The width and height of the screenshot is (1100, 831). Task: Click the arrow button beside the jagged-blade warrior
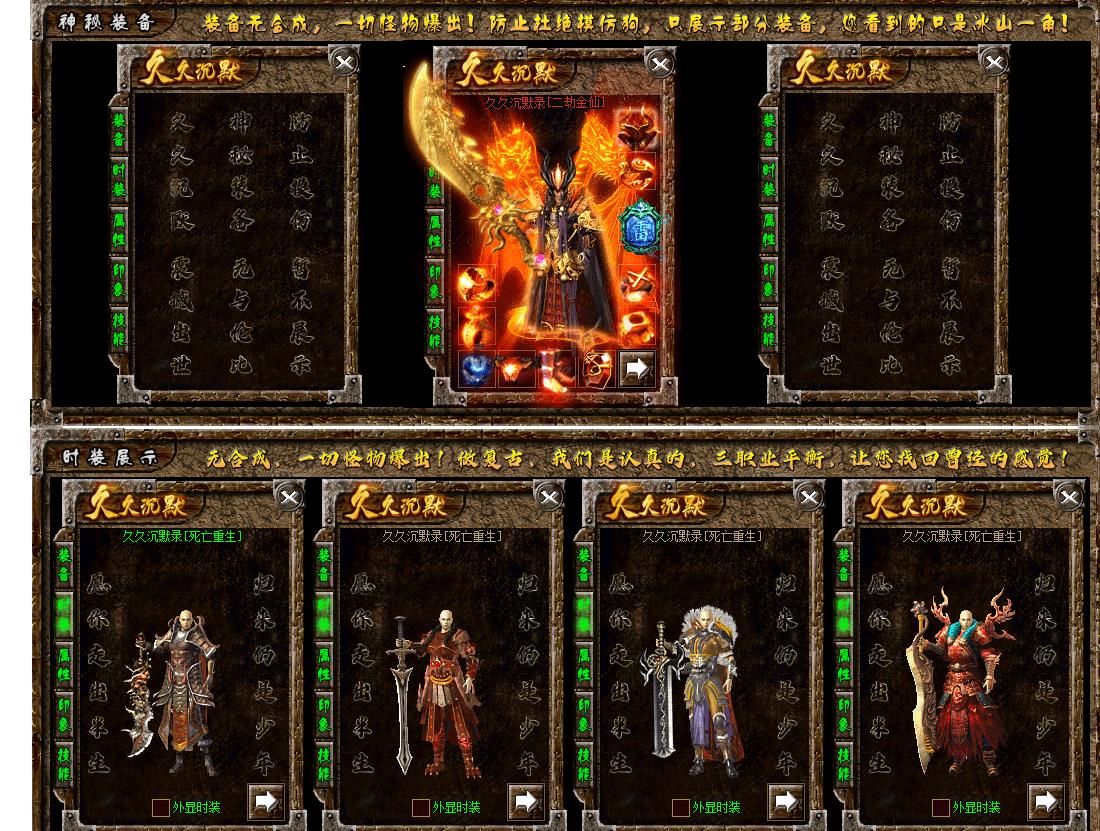[x=266, y=801]
